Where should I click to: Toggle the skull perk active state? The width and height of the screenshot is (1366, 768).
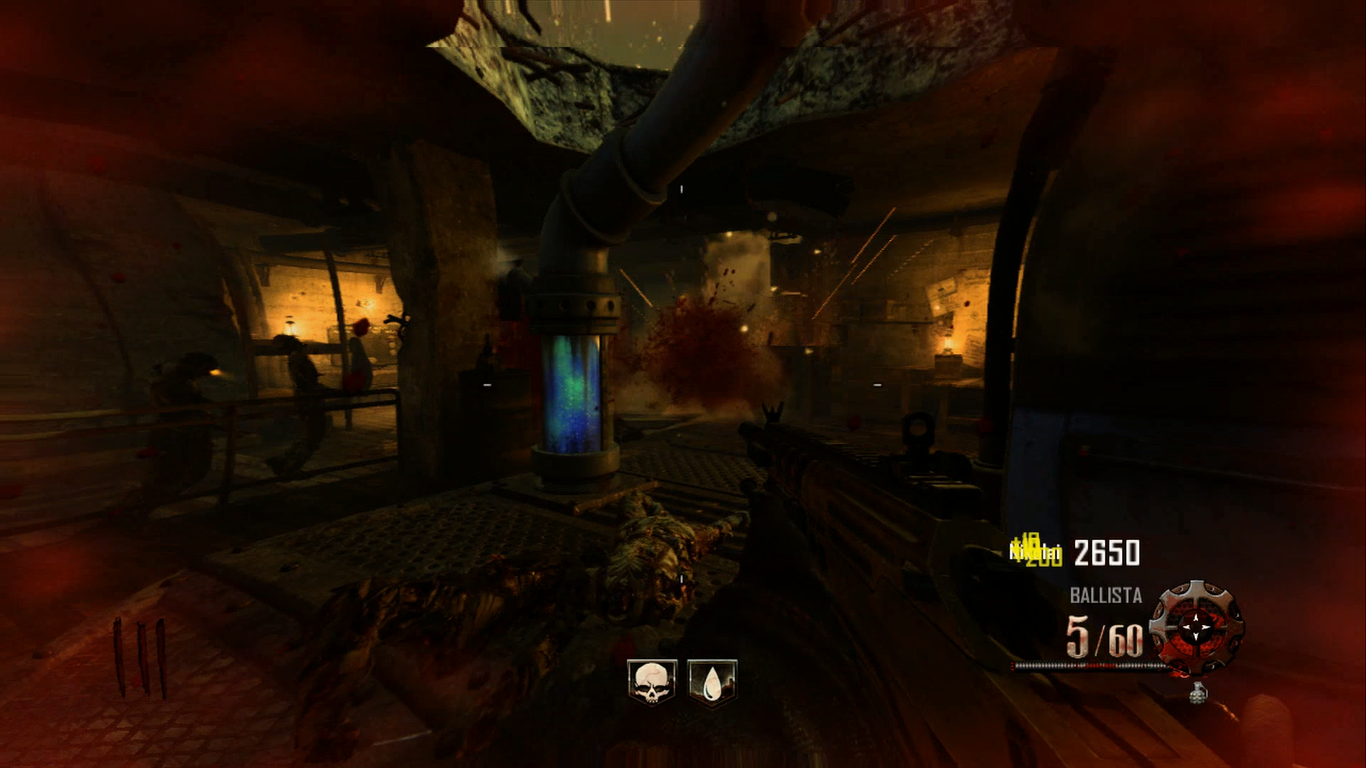coord(650,679)
